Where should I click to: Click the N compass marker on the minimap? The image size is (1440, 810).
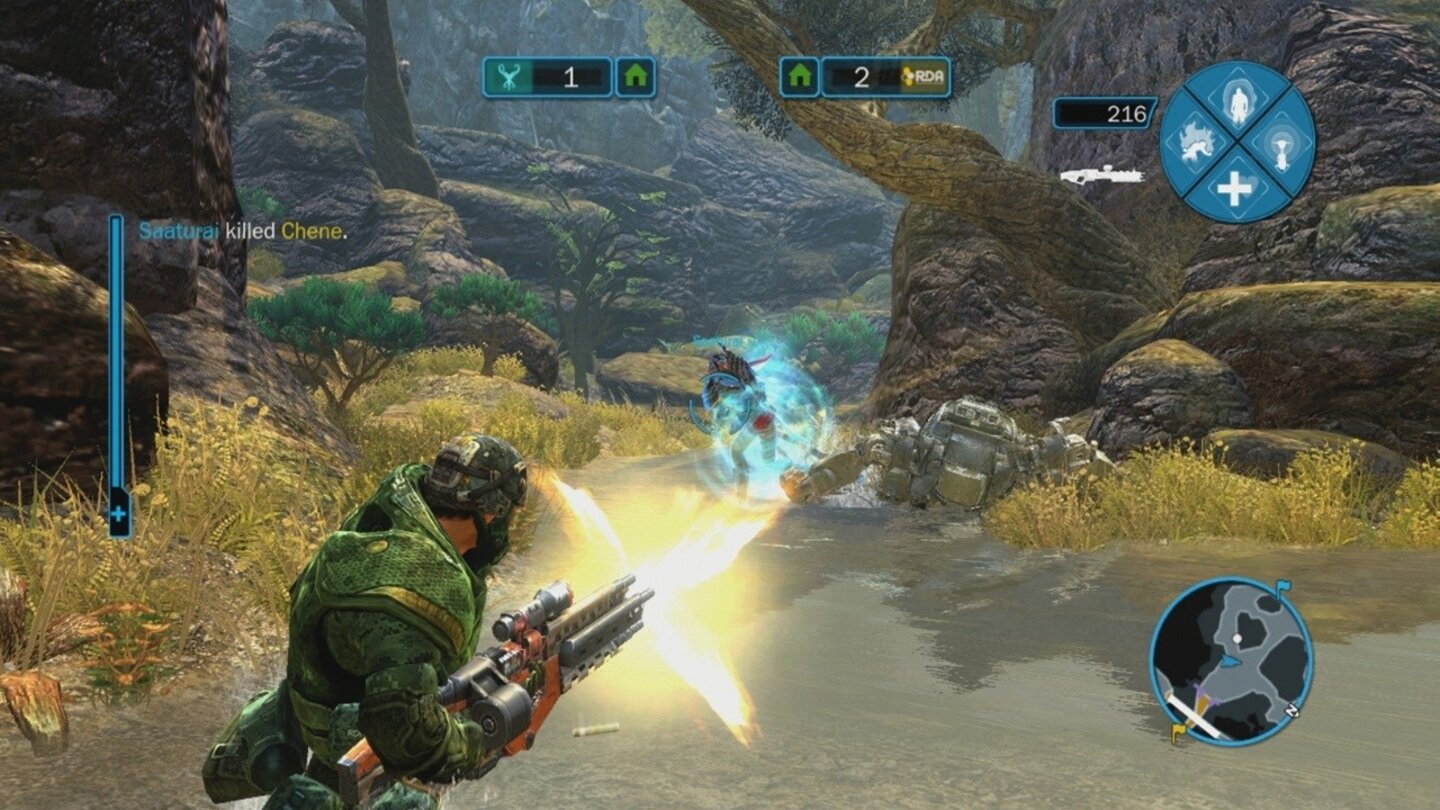click(1292, 709)
